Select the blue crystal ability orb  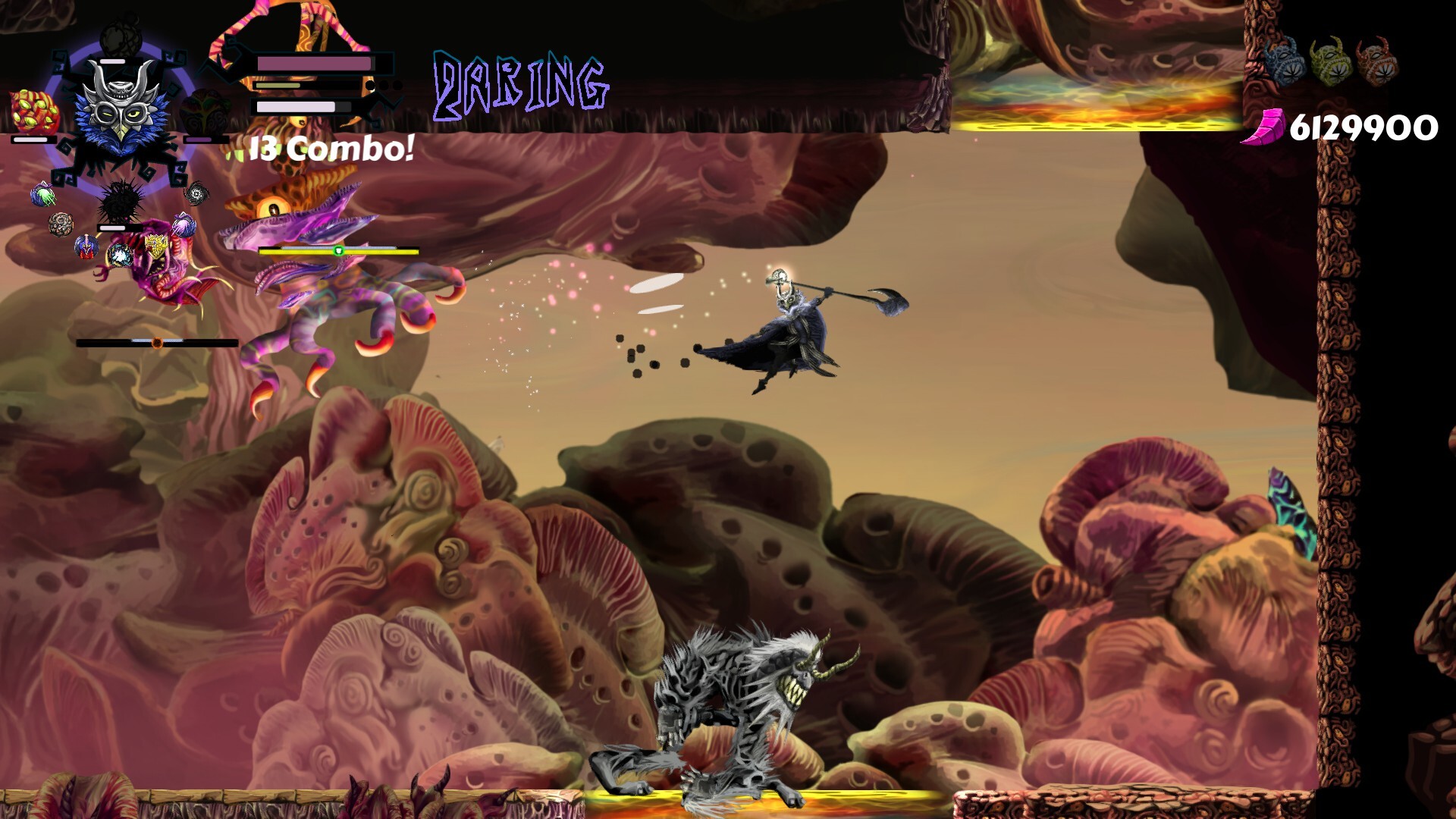pos(119,256)
